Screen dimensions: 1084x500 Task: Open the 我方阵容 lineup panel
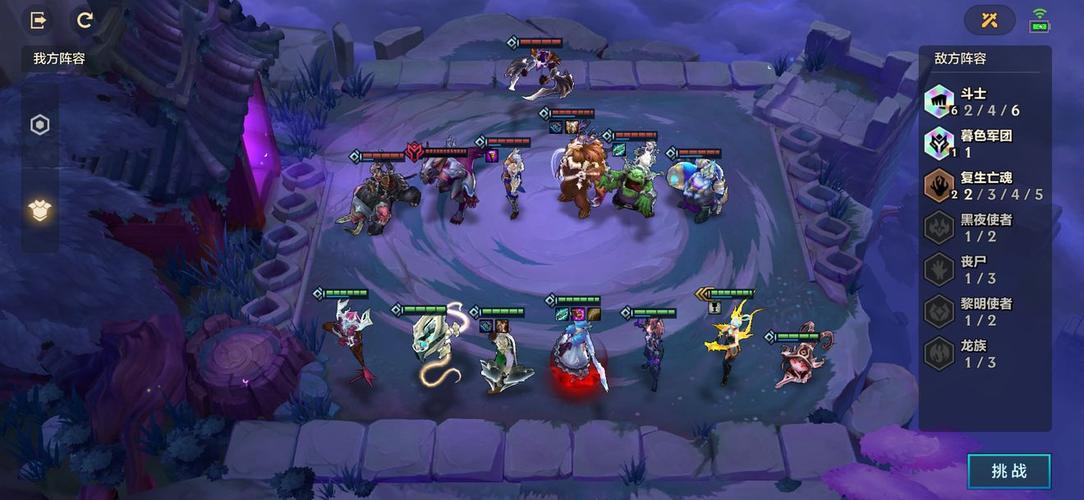tap(59, 59)
